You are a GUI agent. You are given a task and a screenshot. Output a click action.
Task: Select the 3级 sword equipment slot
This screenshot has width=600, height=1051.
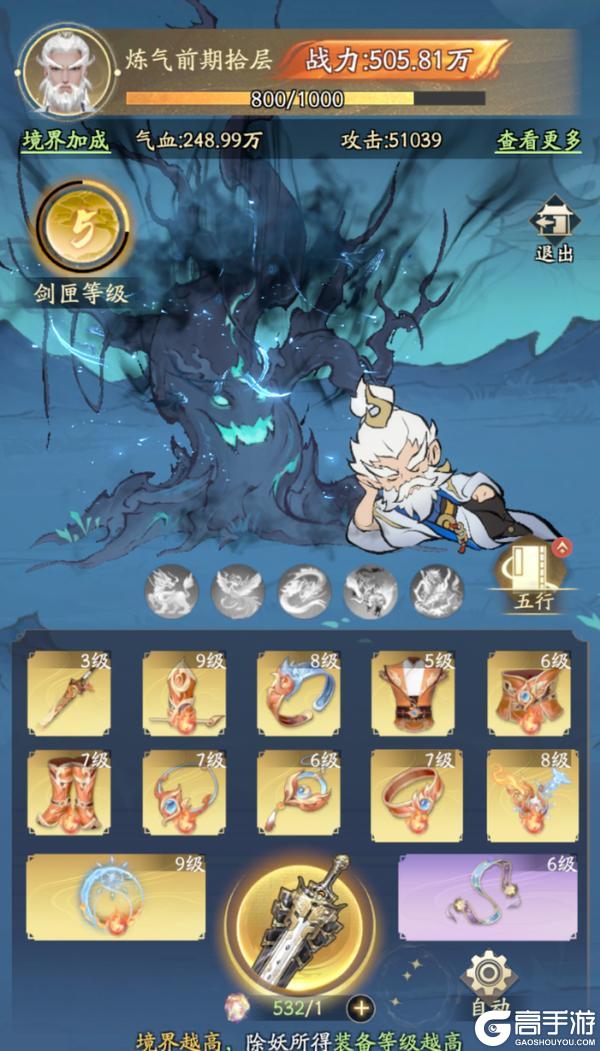pos(69,691)
